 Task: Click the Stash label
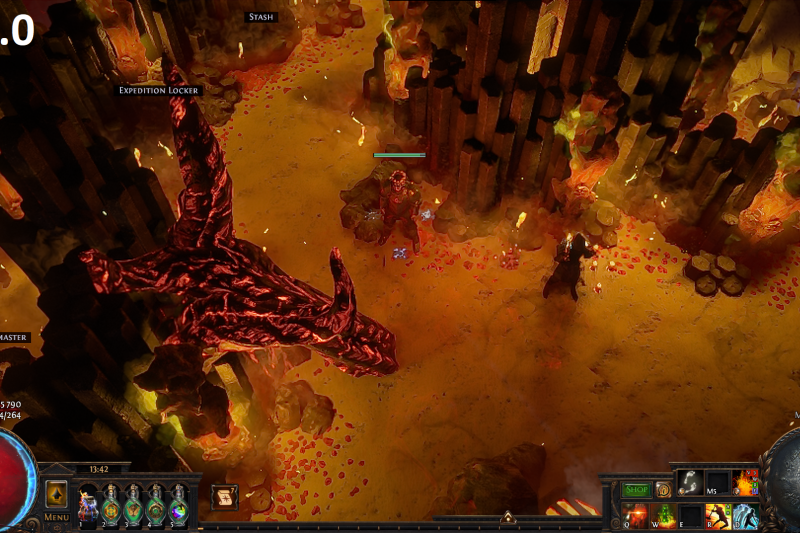point(260,17)
